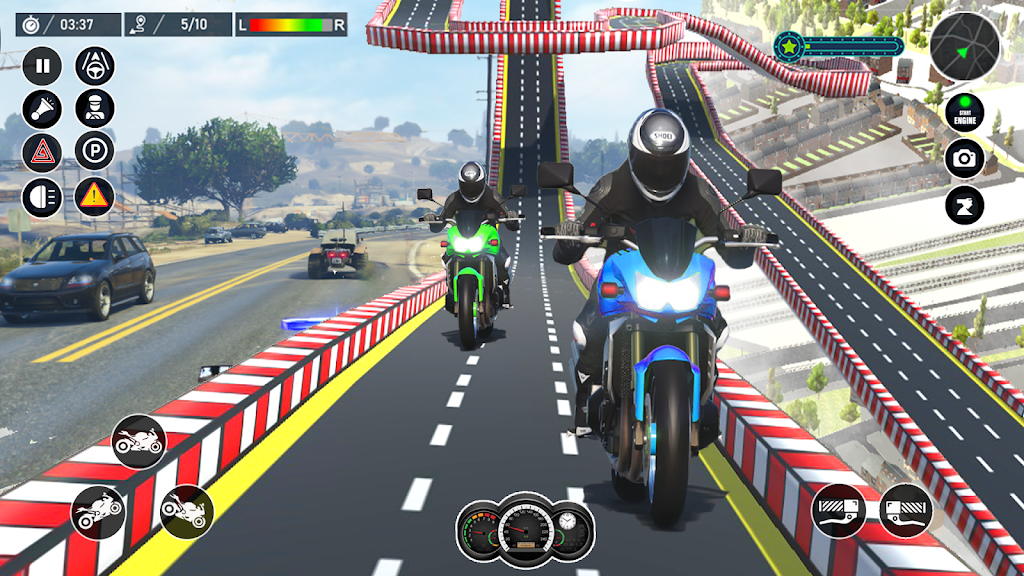Select the bottom-right motorcycle stunt icon
The image size is (1024, 576).
(187, 512)
